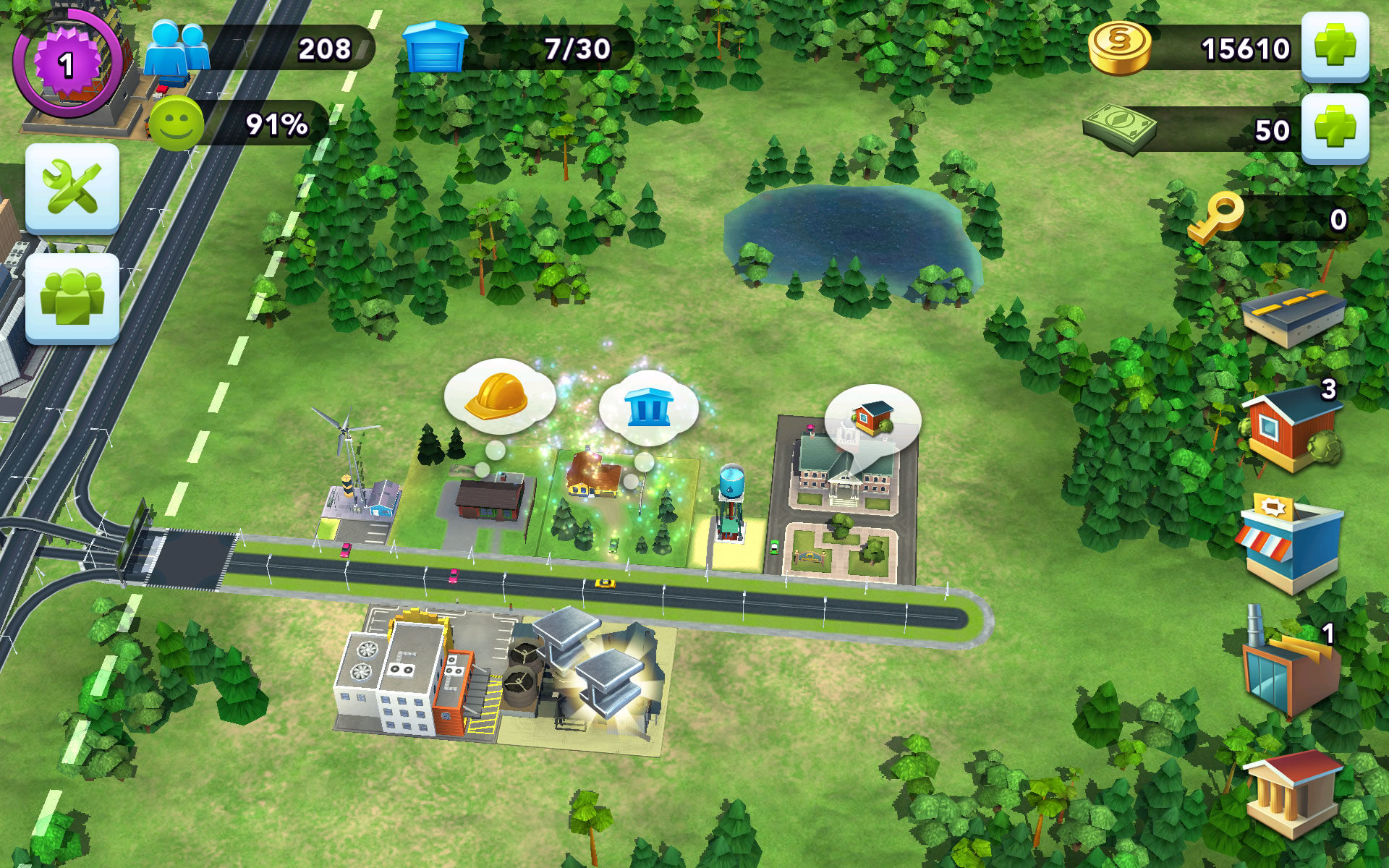
Task: Open the Settings wrench tools menu
Action: click(72, 187)
